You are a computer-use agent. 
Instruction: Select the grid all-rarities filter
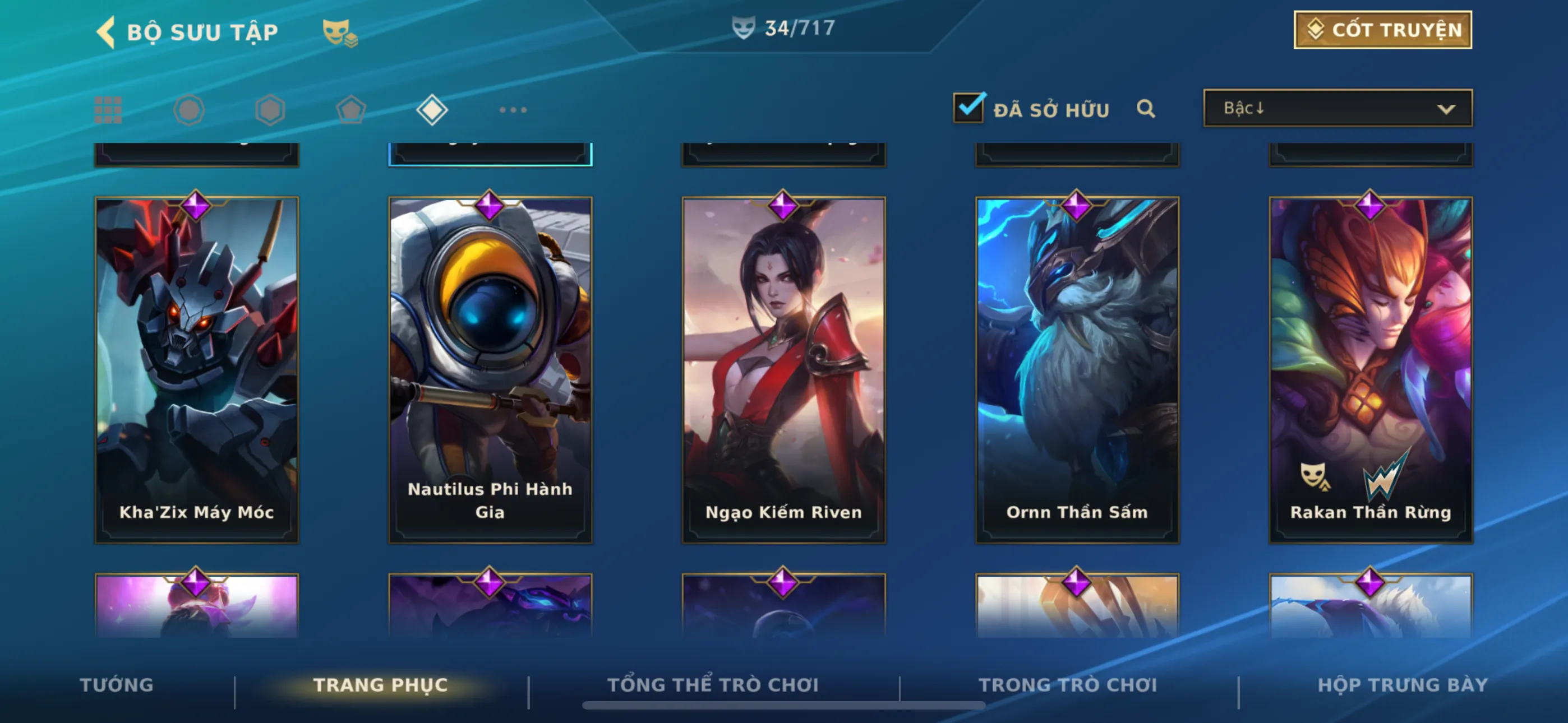[x=108, y=110]
